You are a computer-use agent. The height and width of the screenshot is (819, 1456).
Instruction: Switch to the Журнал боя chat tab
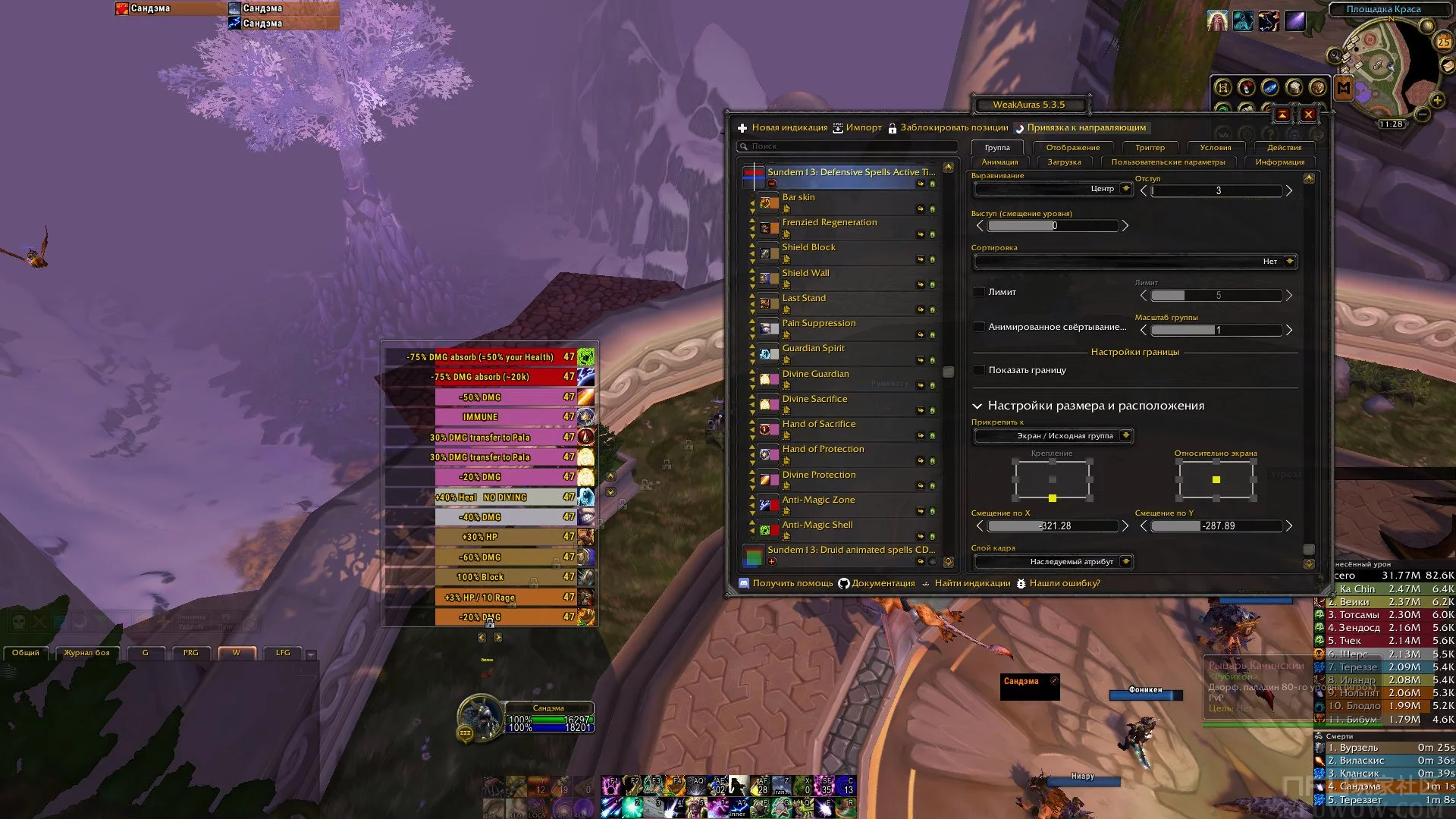[86, 653]
